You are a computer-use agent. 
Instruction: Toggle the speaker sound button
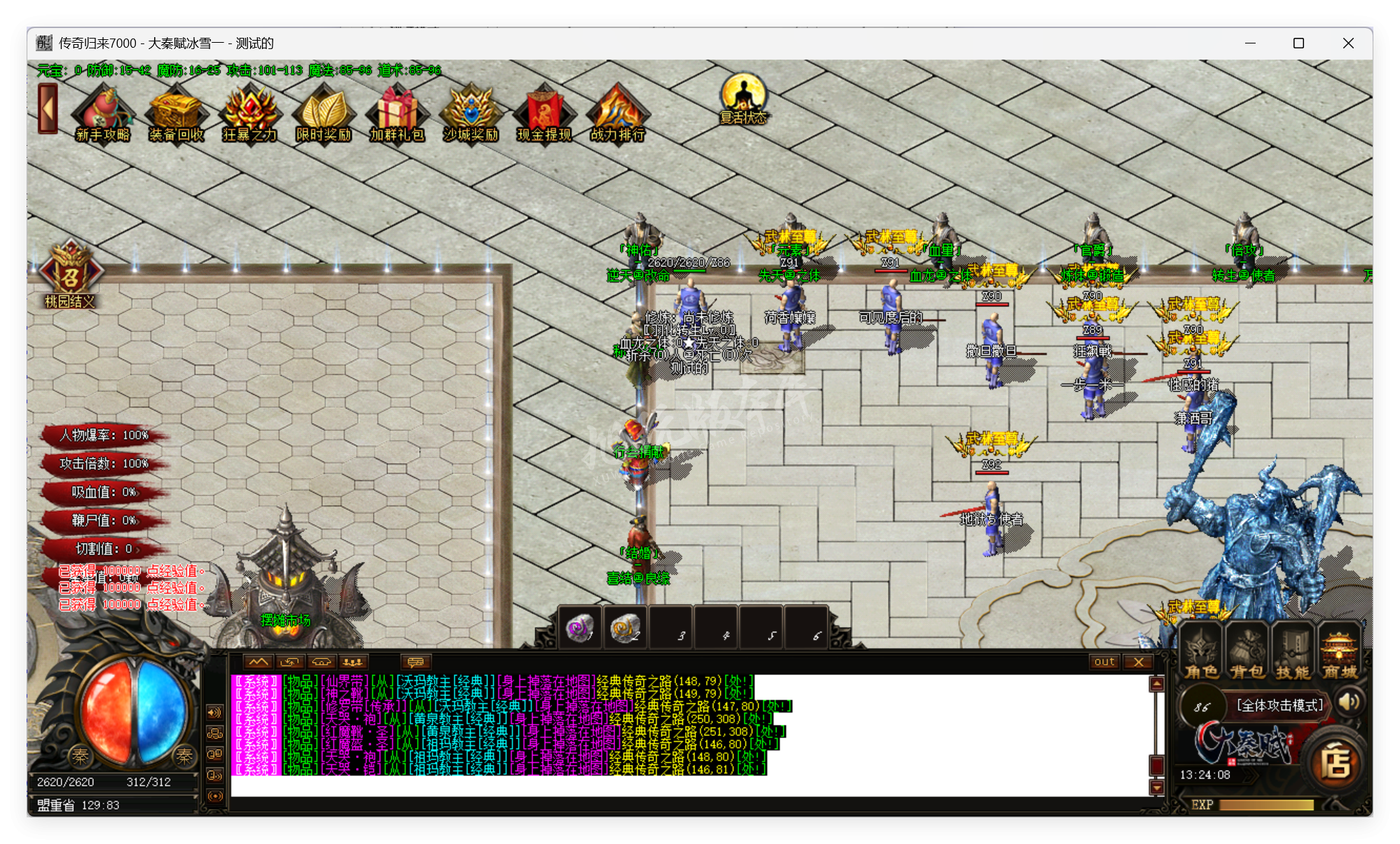(1349, 702)
